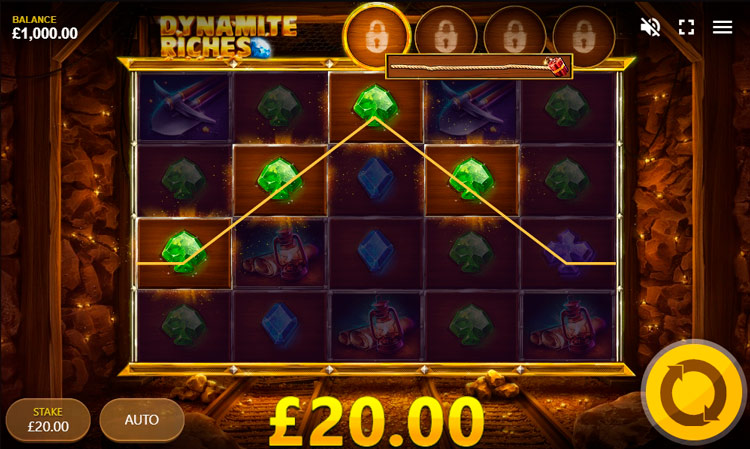Viewport: 750px width, 449px height.
Task: Activate the Auto spin button
Action: [x=142, y=419]
